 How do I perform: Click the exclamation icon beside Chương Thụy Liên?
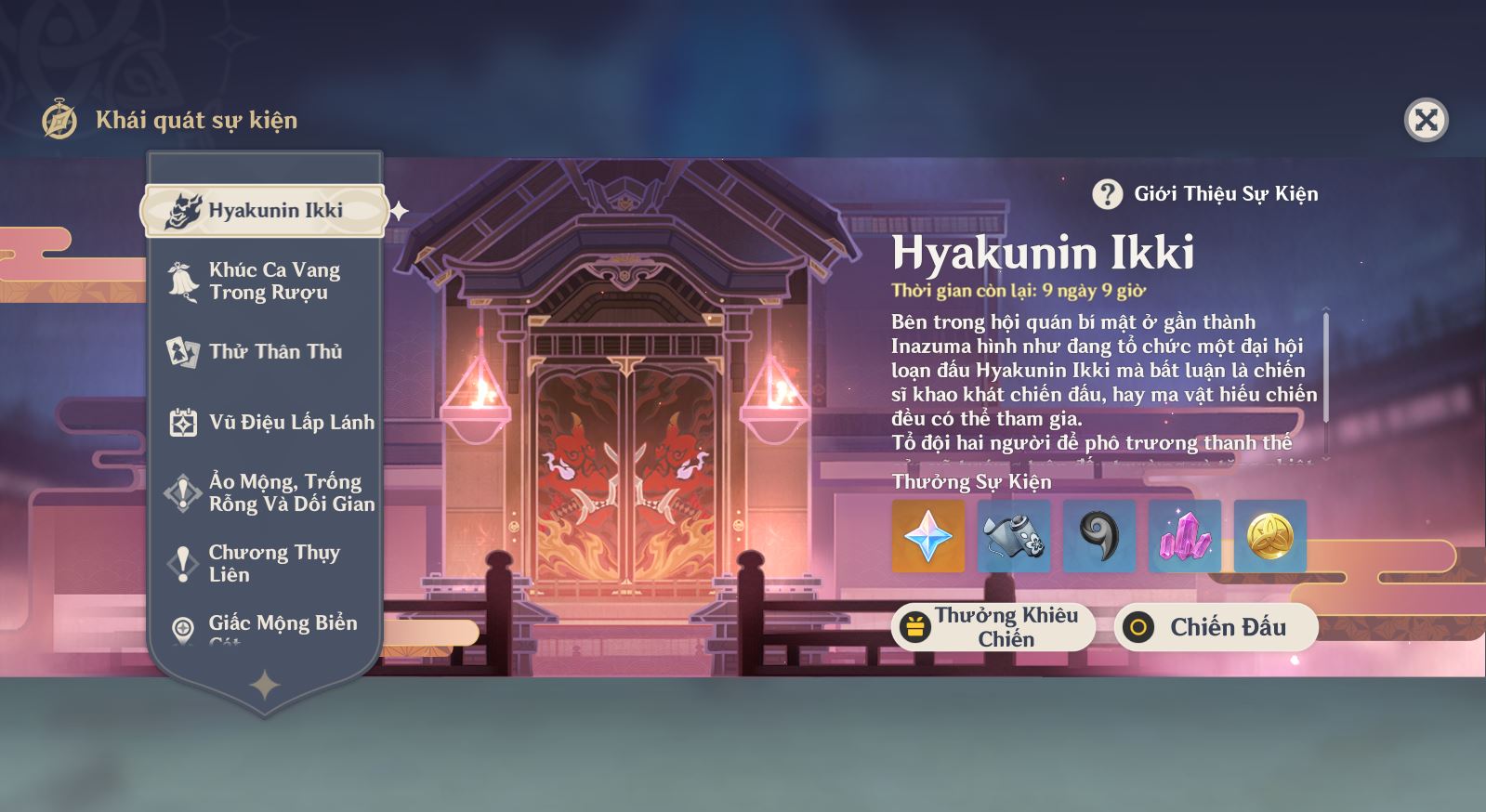(x=182, y=563)
